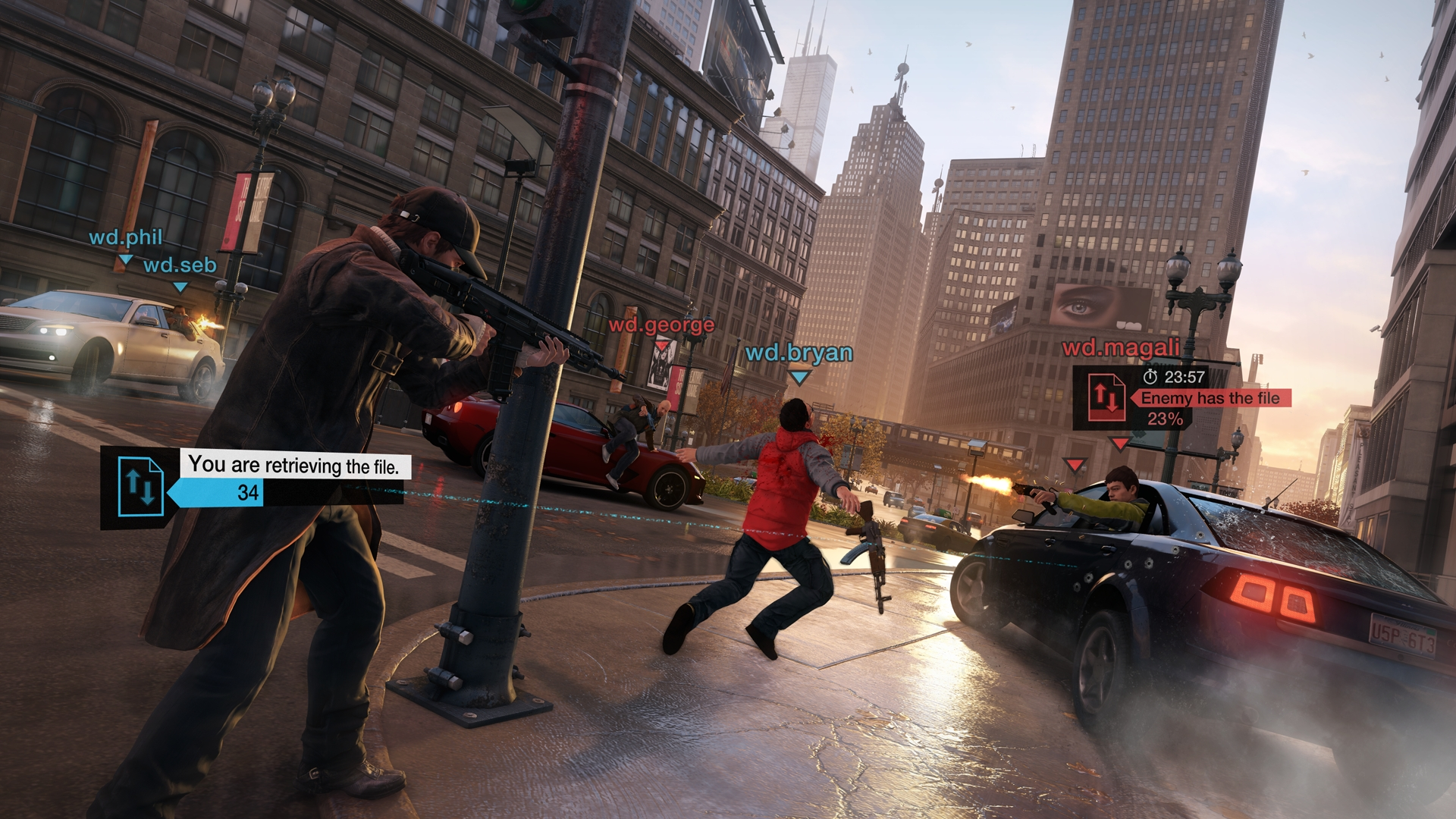The image size is (1456, 819).
Task: Toggle the wd.seb player tag
Action: coord(180,265)
